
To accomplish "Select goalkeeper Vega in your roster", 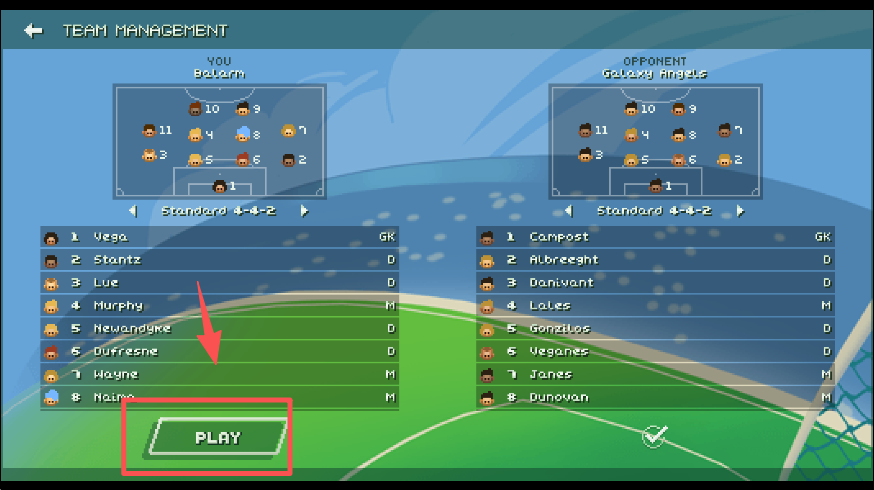I will (219, 237).
